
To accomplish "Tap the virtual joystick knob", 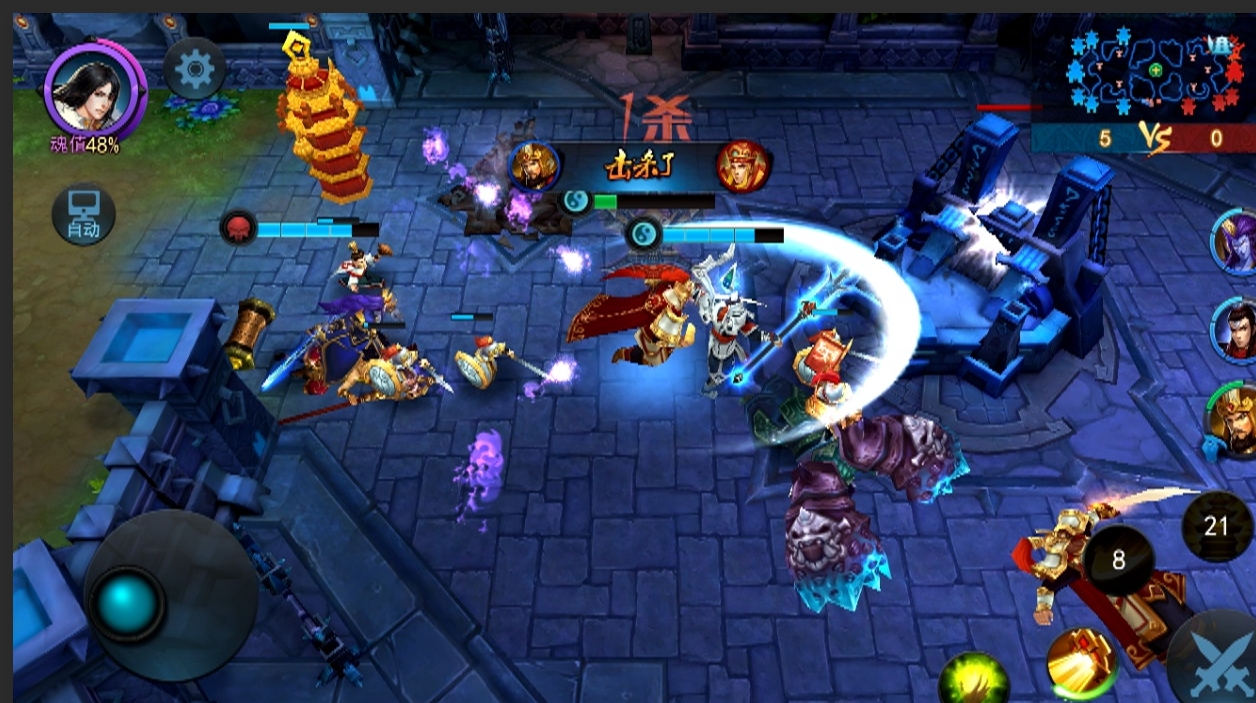I will [127, 603].
